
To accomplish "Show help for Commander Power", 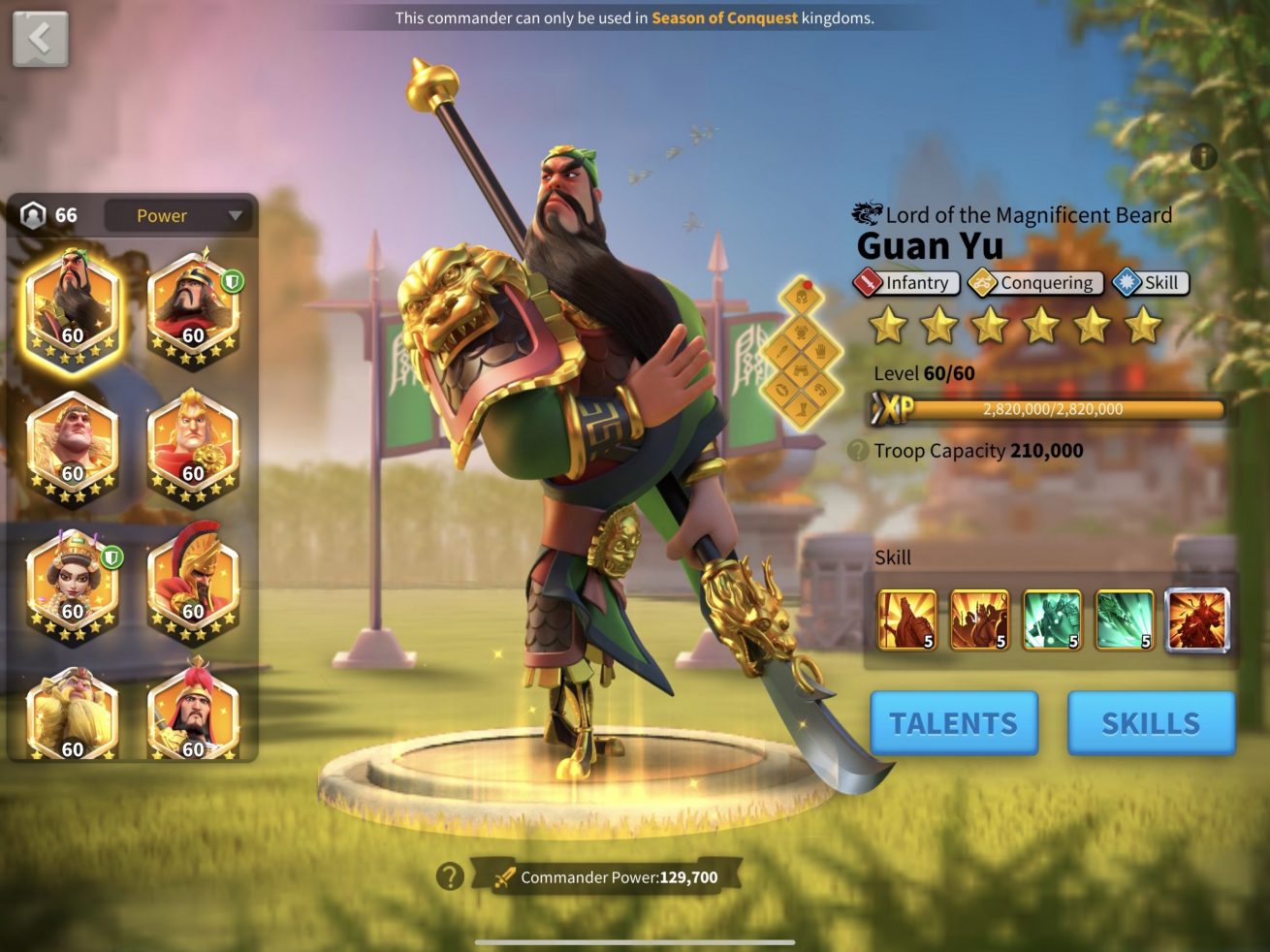I will pyautogui.click(x=450, y=876).
